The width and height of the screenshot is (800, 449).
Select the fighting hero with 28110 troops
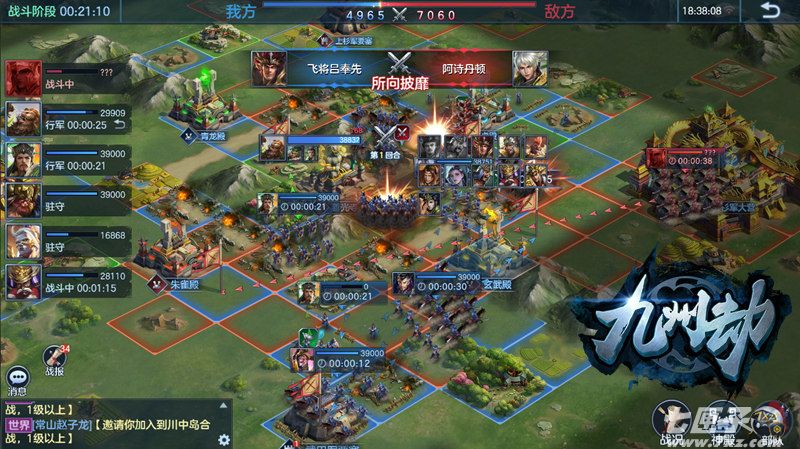[x=23, y=282]
